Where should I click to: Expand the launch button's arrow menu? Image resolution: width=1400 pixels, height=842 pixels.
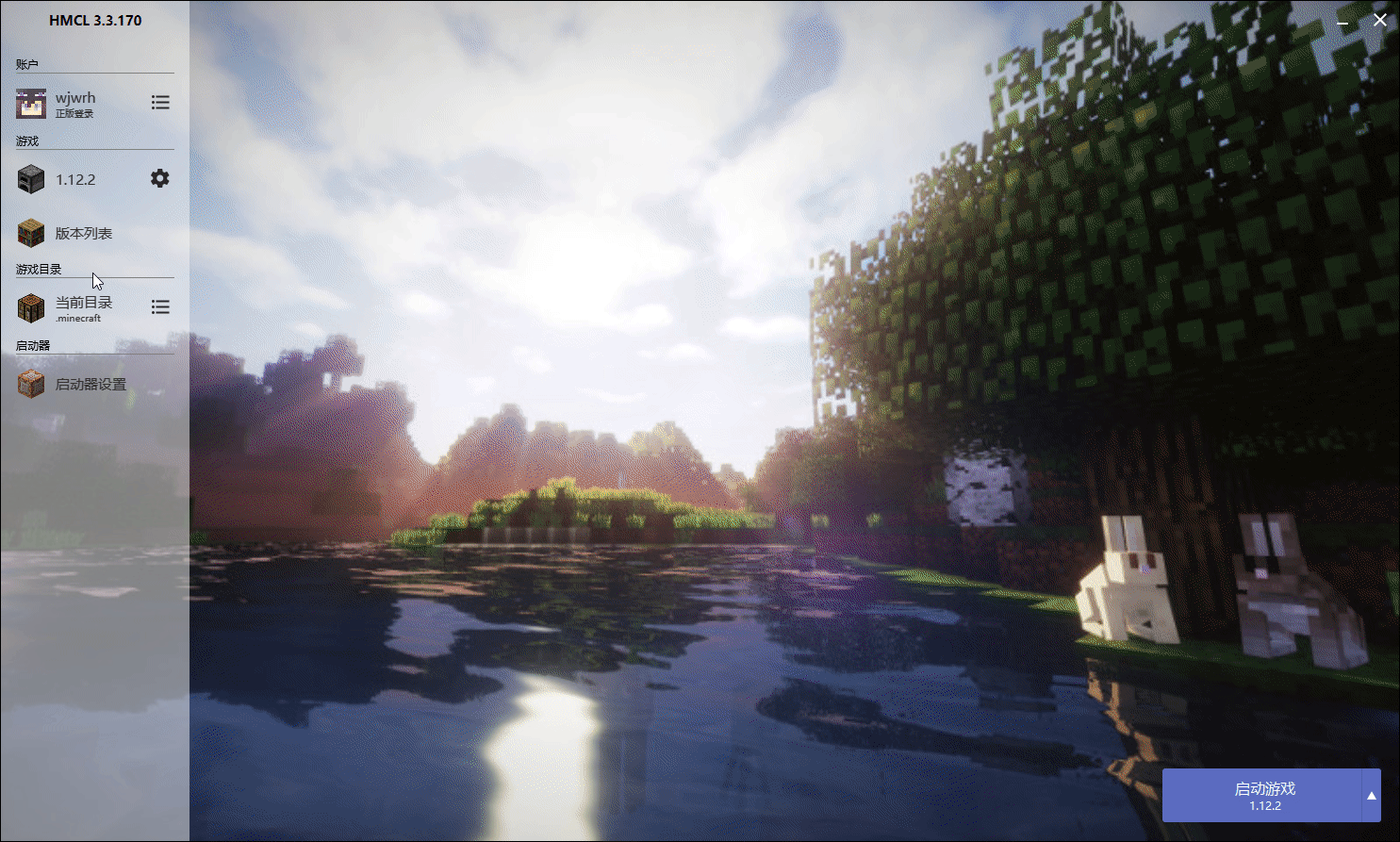point(1372,796)
